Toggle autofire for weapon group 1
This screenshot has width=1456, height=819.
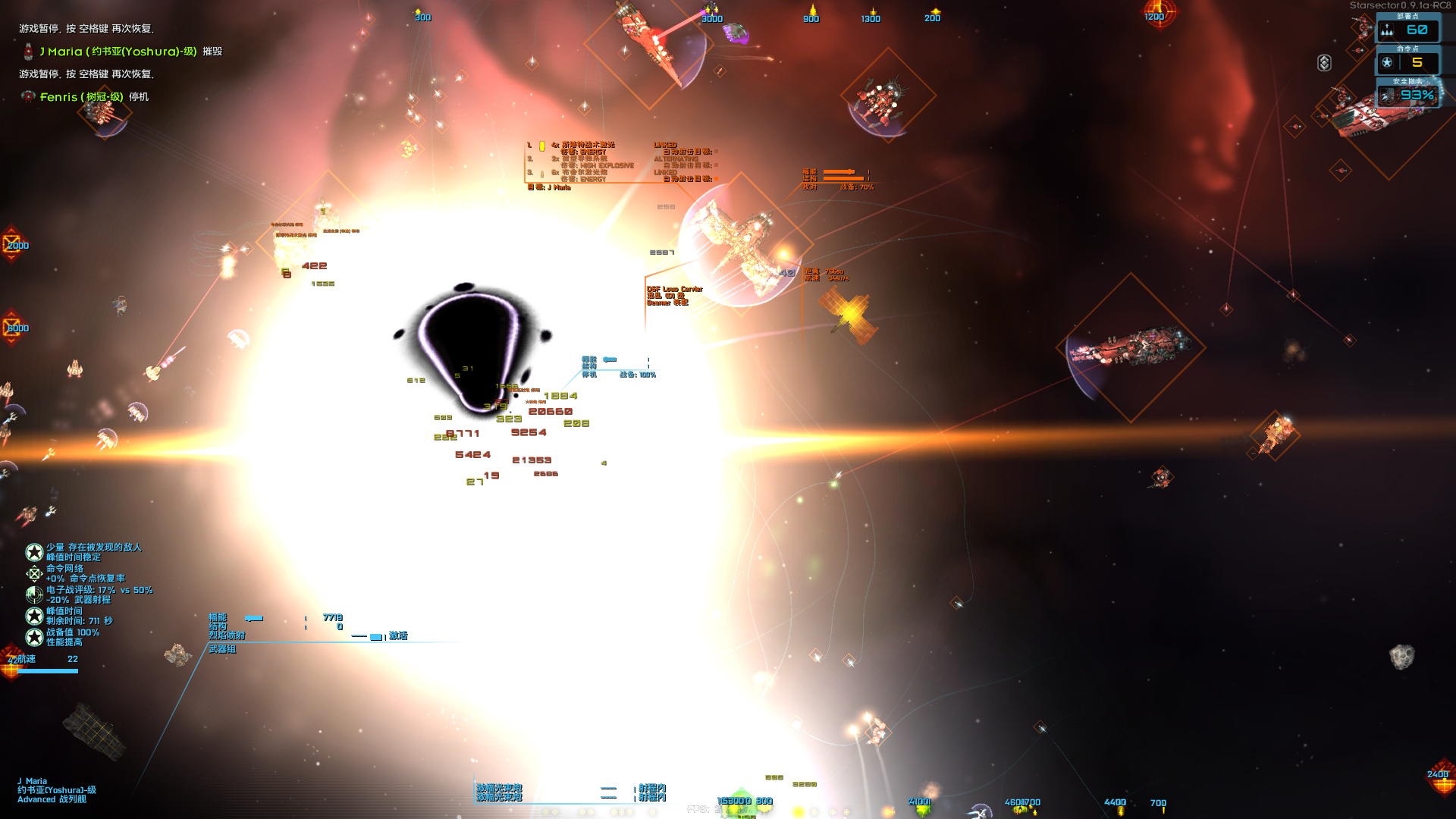coord(717,152)
